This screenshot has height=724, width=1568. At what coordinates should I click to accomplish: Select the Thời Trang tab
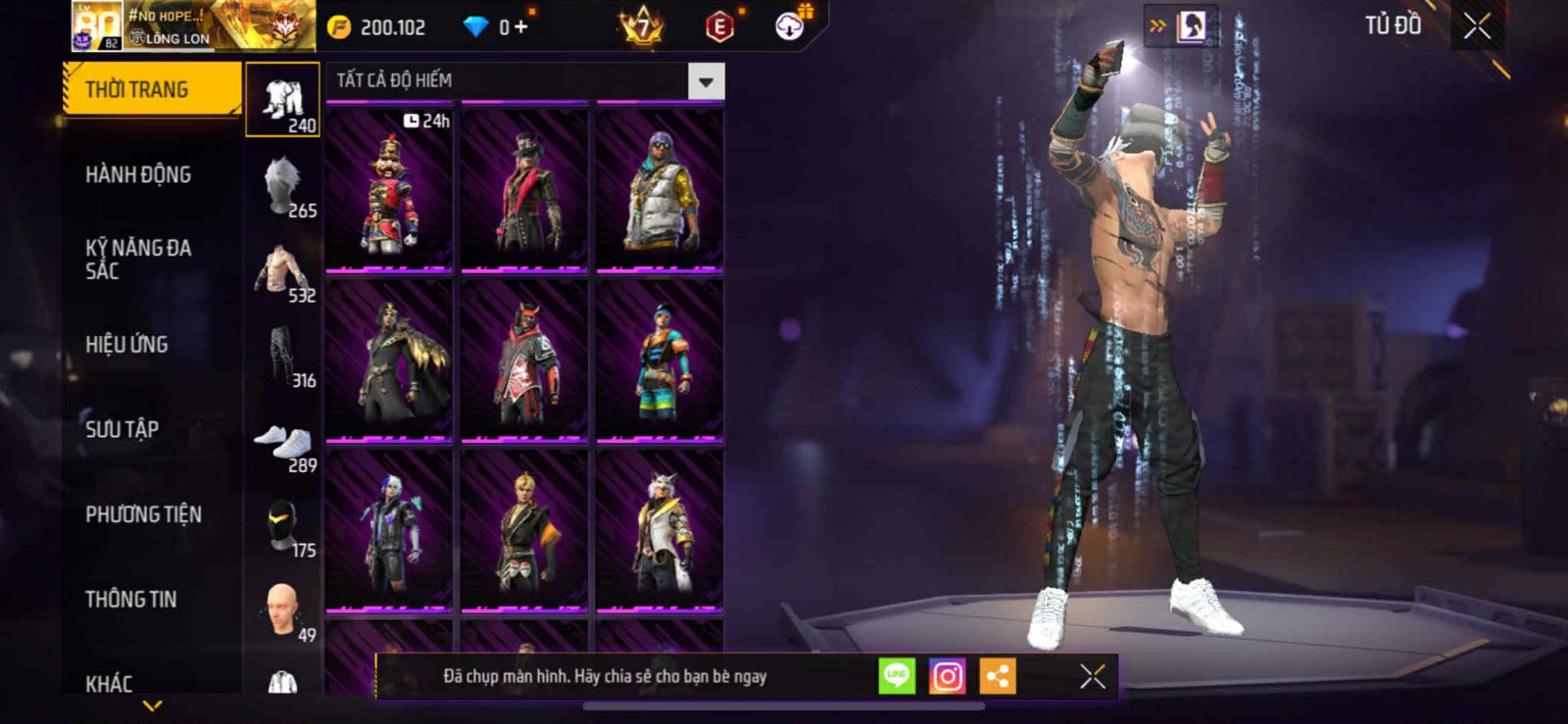click(150, 90)
